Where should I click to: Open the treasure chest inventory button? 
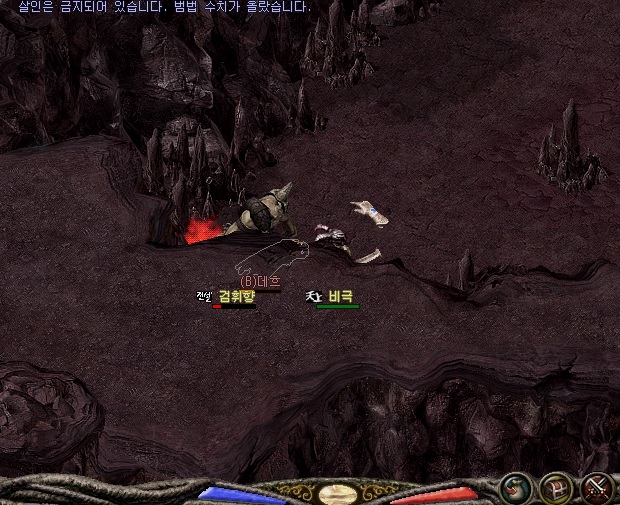click(x=555, y=488)
